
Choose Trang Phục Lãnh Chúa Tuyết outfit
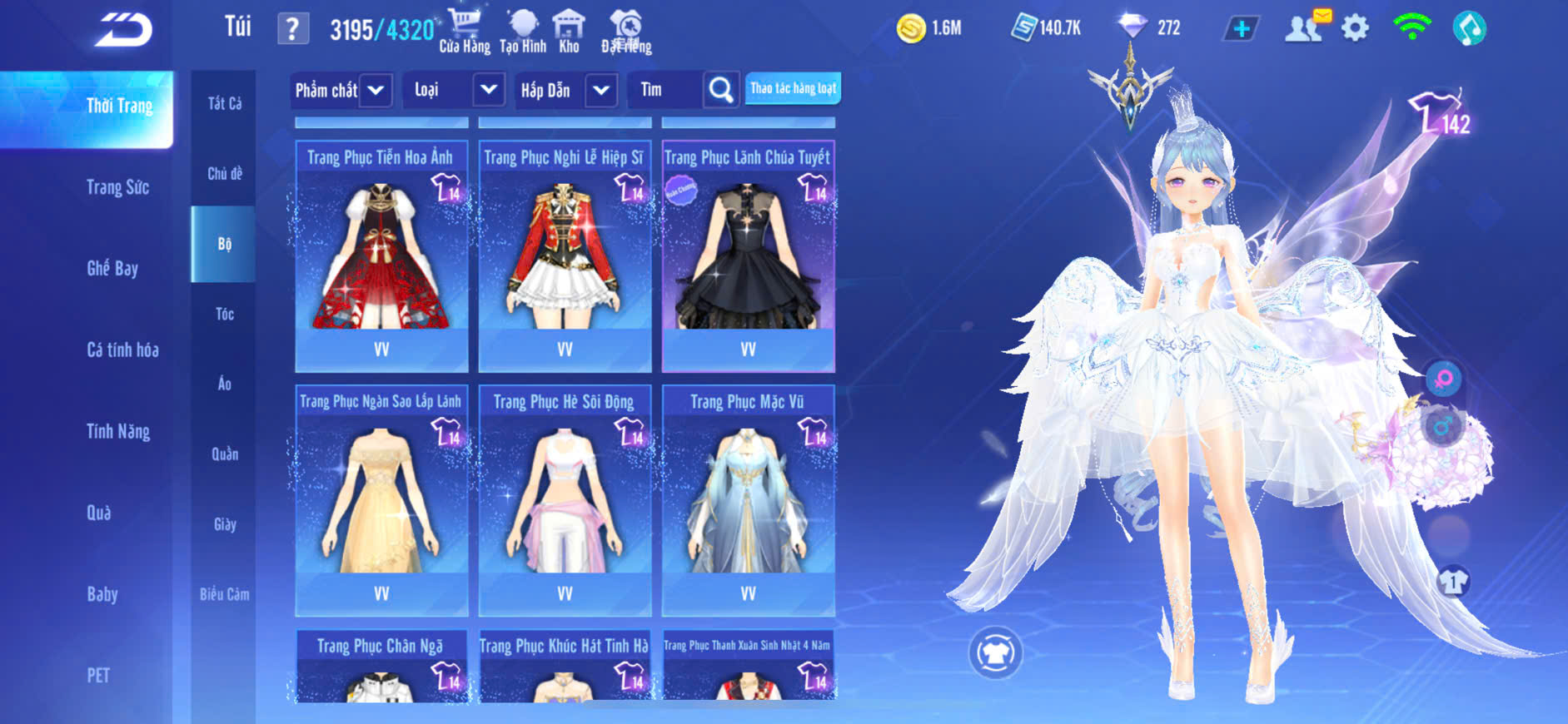(748, 256)
